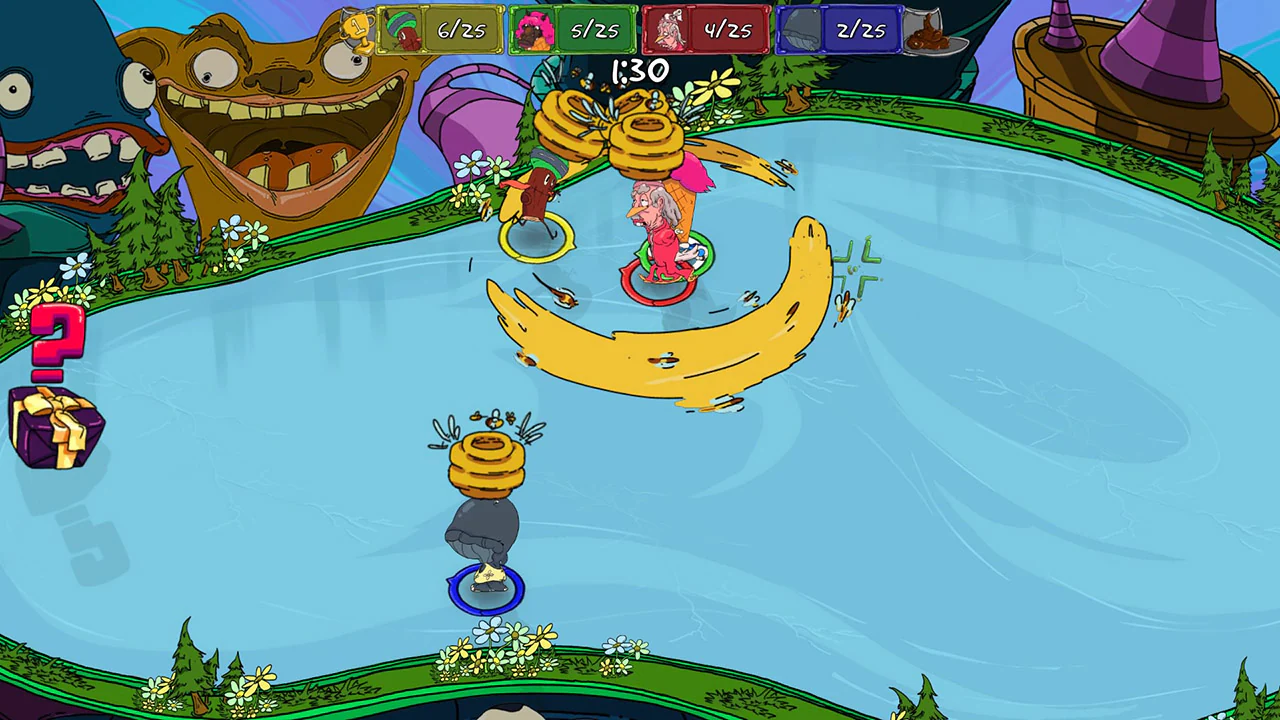Click the blue player's whale portrait

(801, 28)
